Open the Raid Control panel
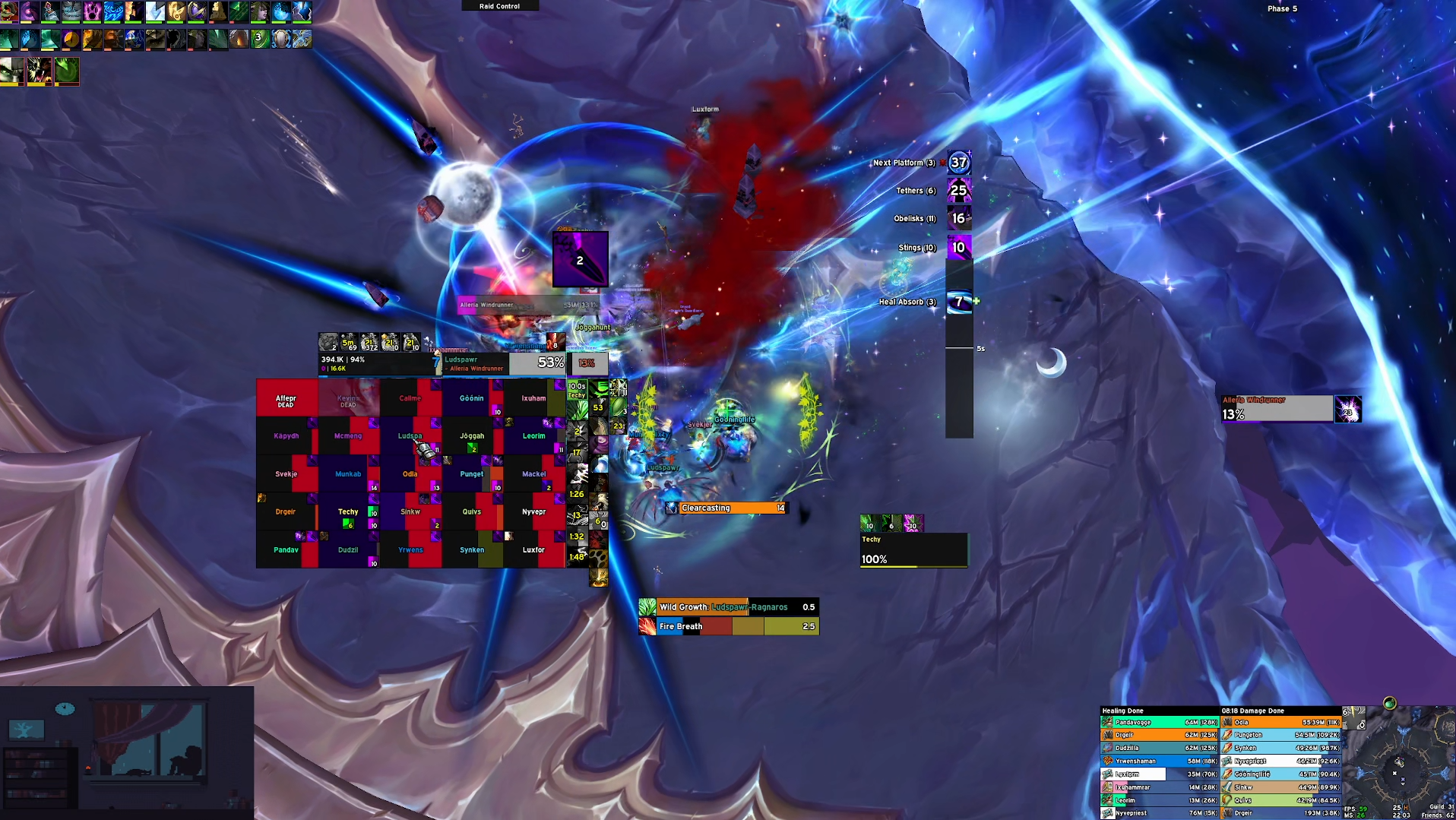 499,6
